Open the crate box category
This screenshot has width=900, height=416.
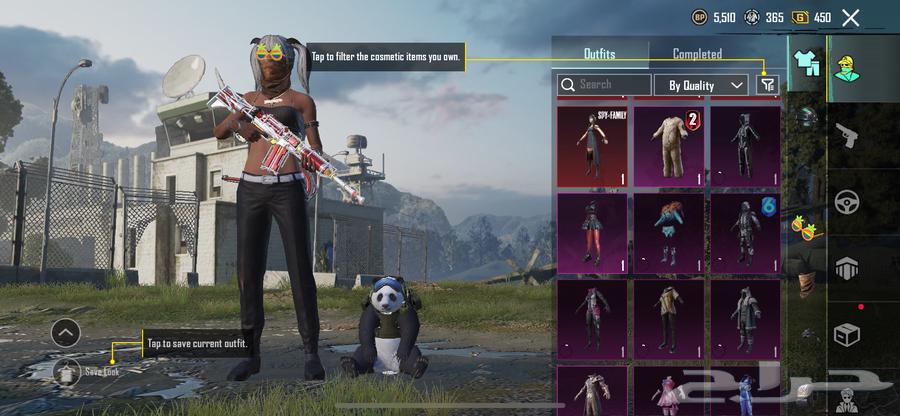[846, 335]
